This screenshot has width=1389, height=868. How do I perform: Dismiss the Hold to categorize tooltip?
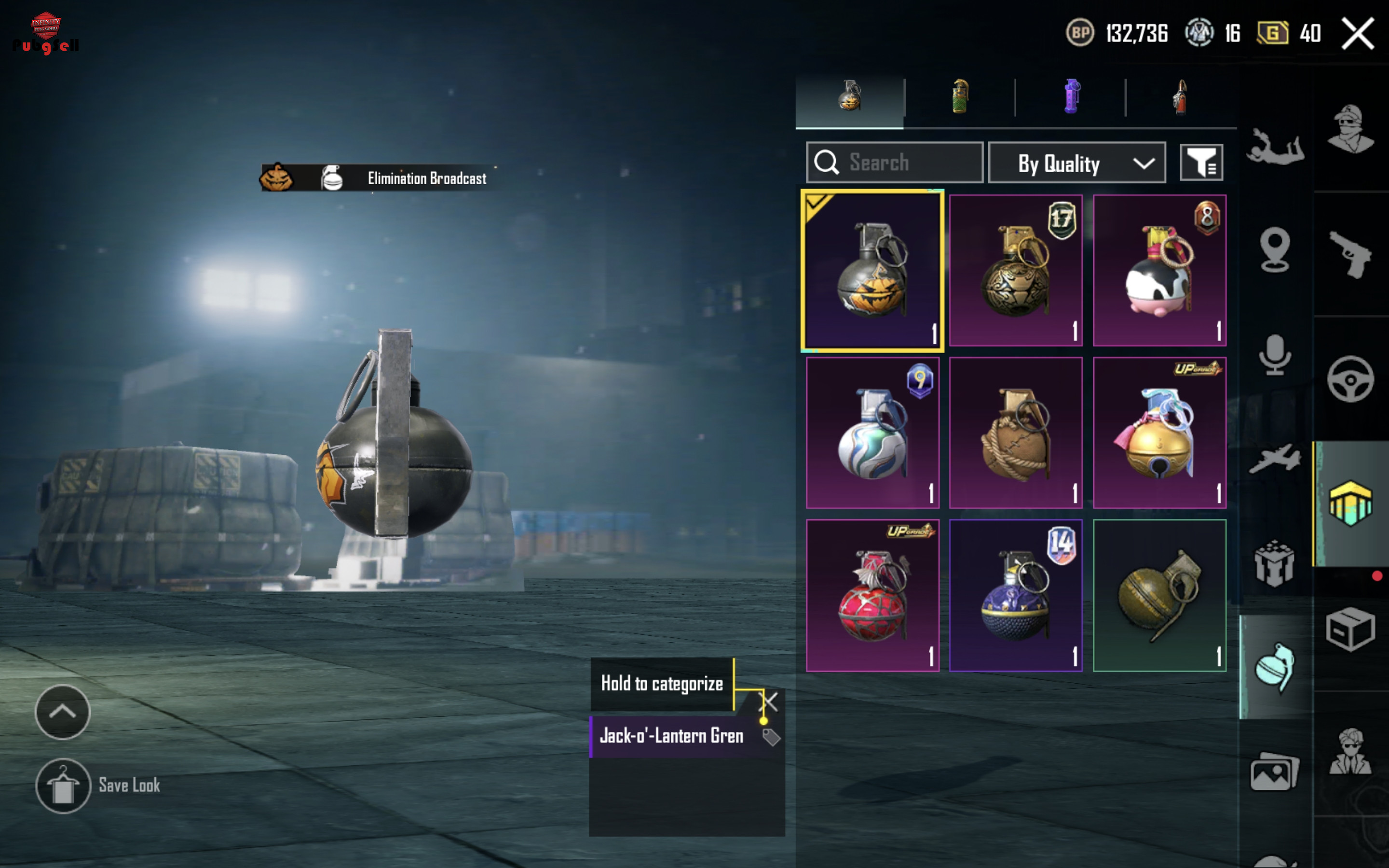[769, 701]
